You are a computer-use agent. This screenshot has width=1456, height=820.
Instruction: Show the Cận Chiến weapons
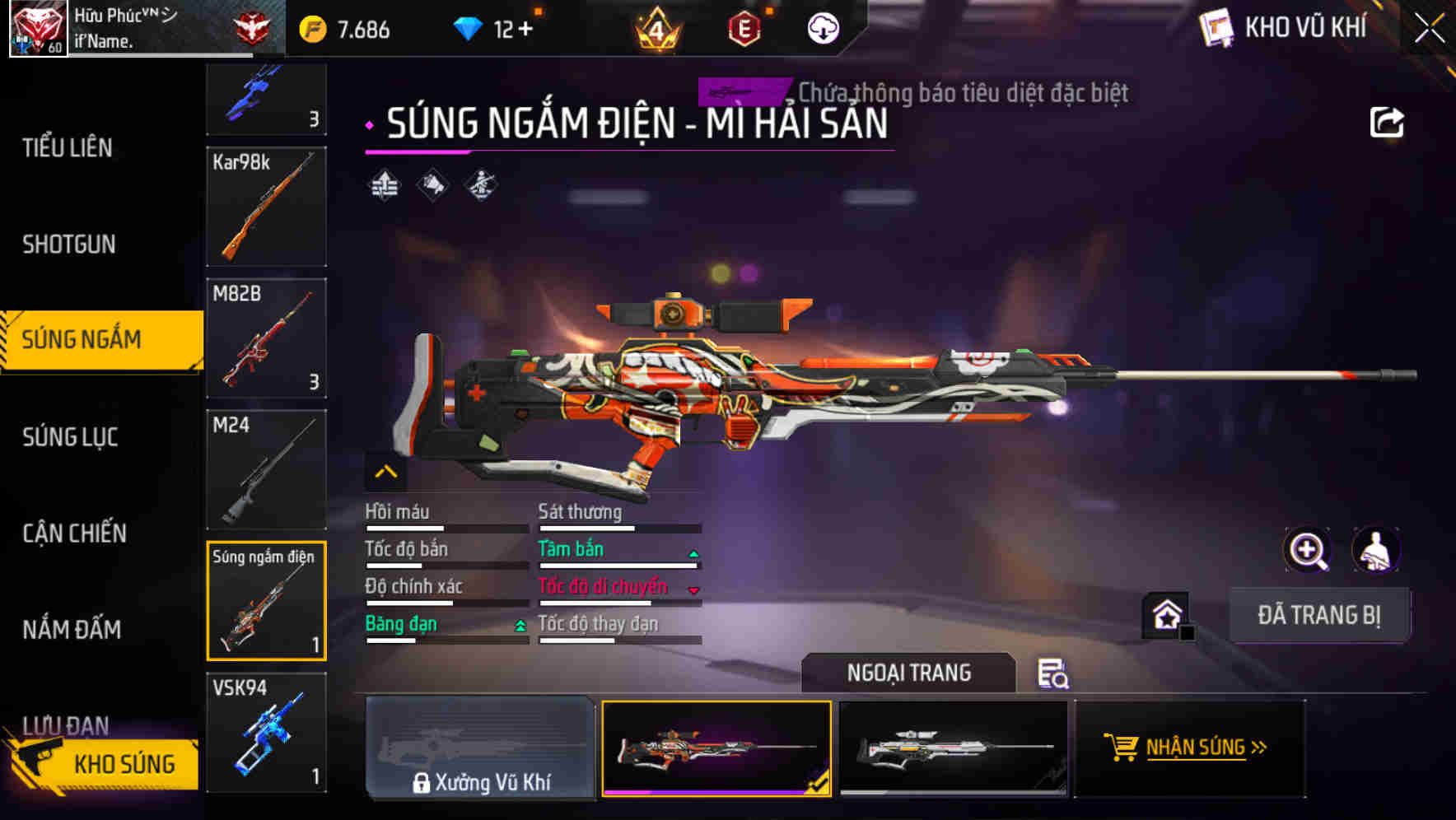[x=74, y=533]
